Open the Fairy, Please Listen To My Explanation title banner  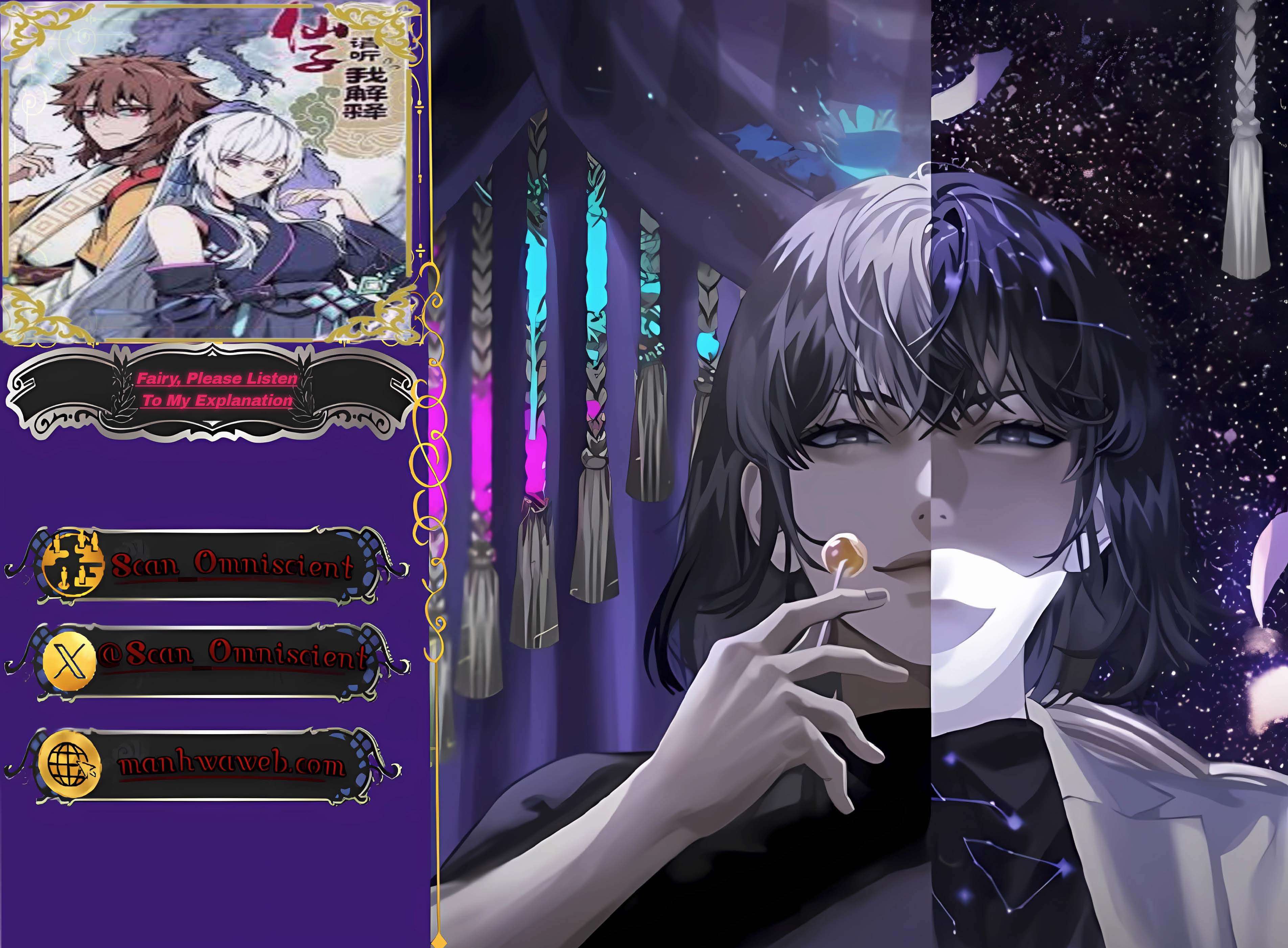click(216, 390)
